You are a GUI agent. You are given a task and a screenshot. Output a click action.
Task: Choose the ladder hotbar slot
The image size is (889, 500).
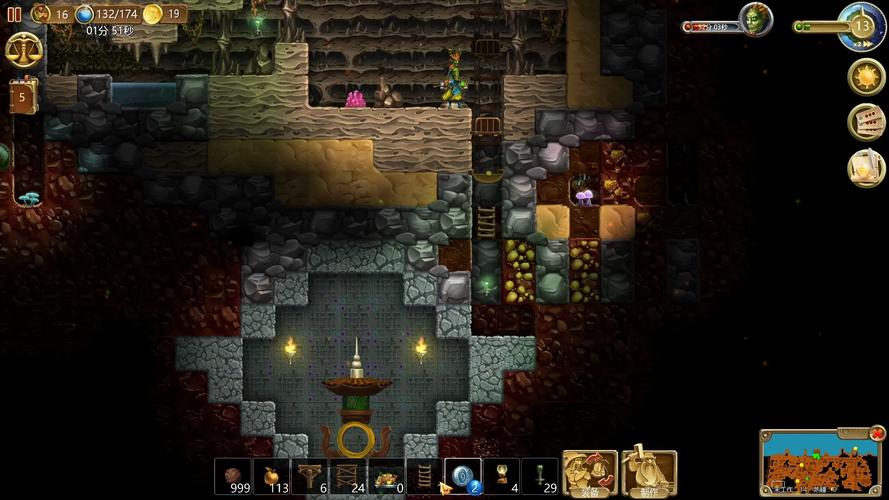(x=423, y=475)
